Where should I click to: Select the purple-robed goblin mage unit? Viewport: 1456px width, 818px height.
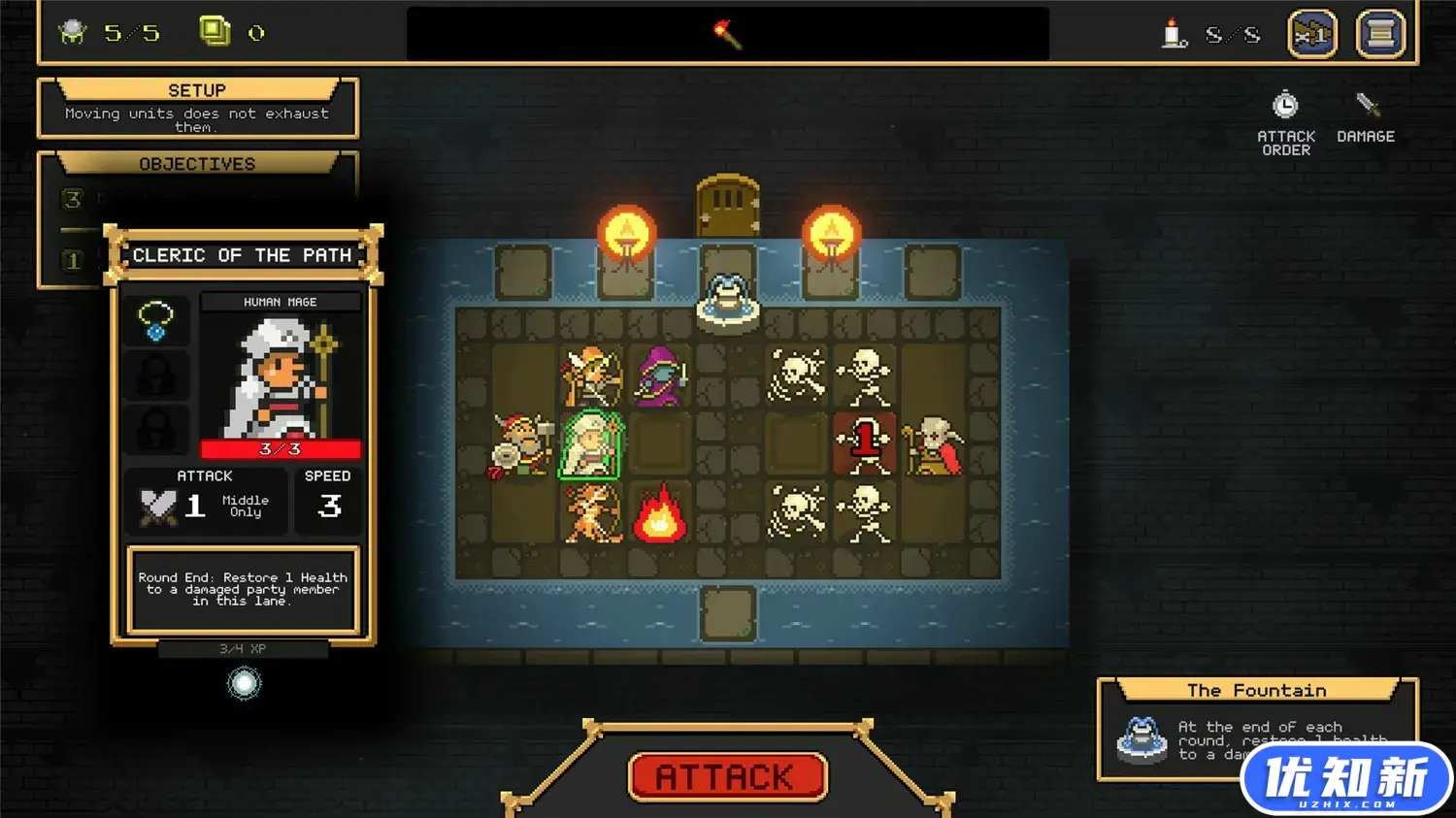660,376
